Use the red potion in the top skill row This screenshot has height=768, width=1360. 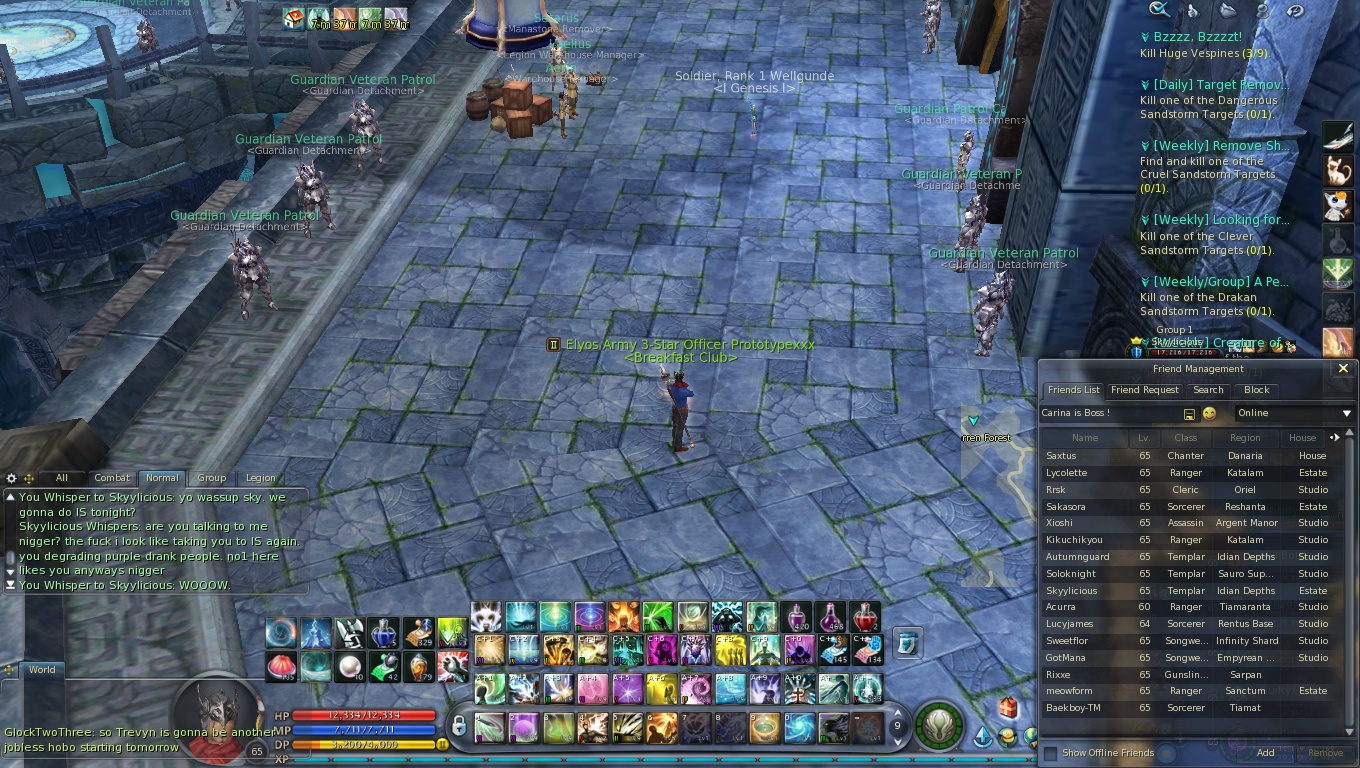pyautogui.click(x=864, y=616)
